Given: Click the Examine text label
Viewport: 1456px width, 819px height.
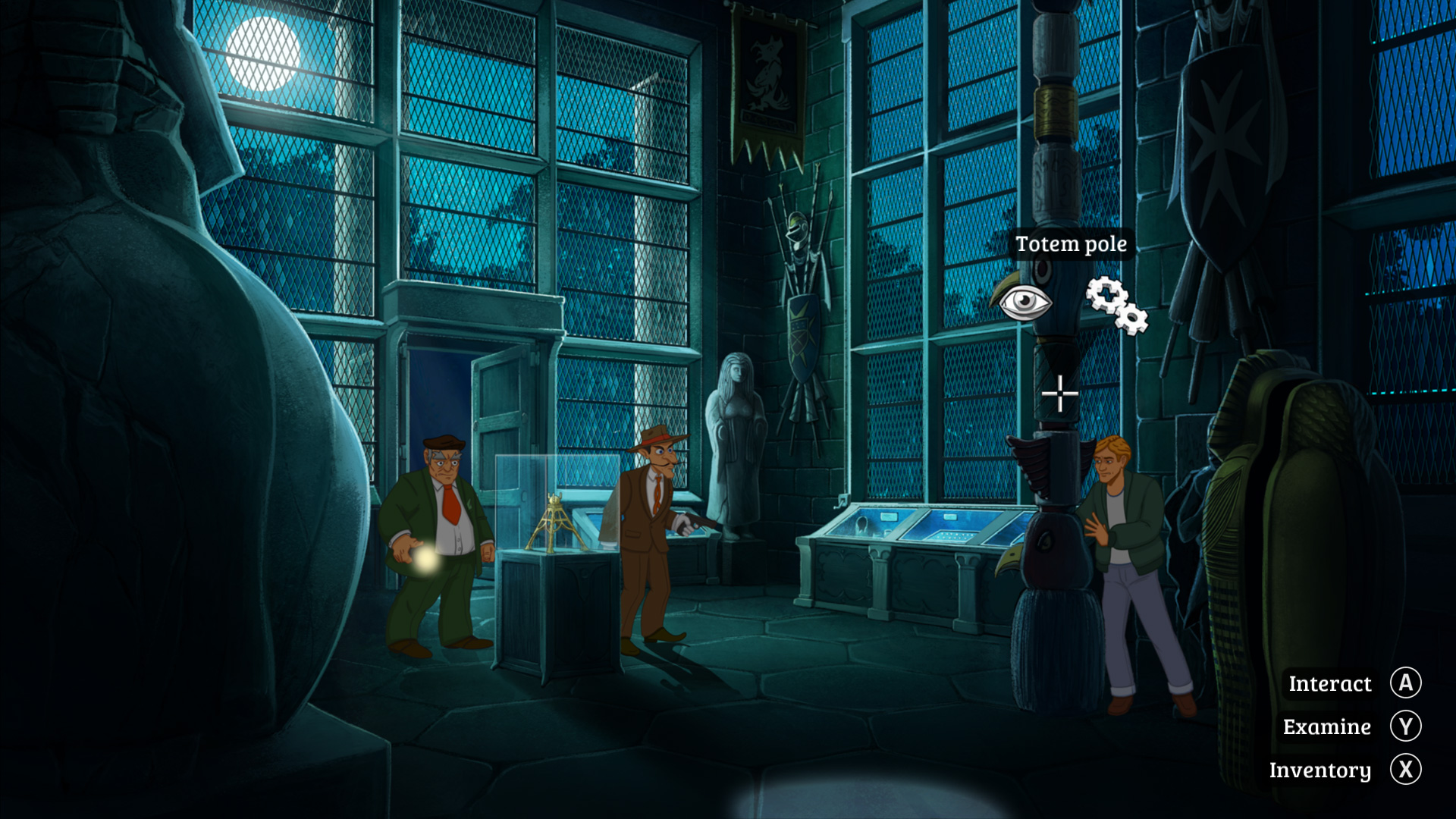Looking at the screenshot, I should click(1326, 726).
